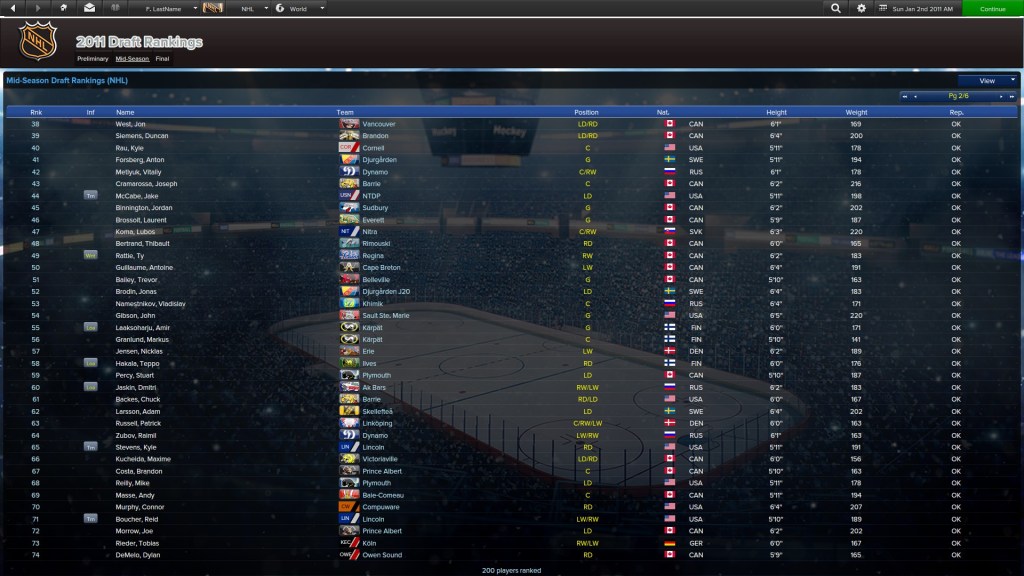Open the Final rankings tab
Image resolution: width=1024 pixels, height=576 pixels.
(162, 59)
